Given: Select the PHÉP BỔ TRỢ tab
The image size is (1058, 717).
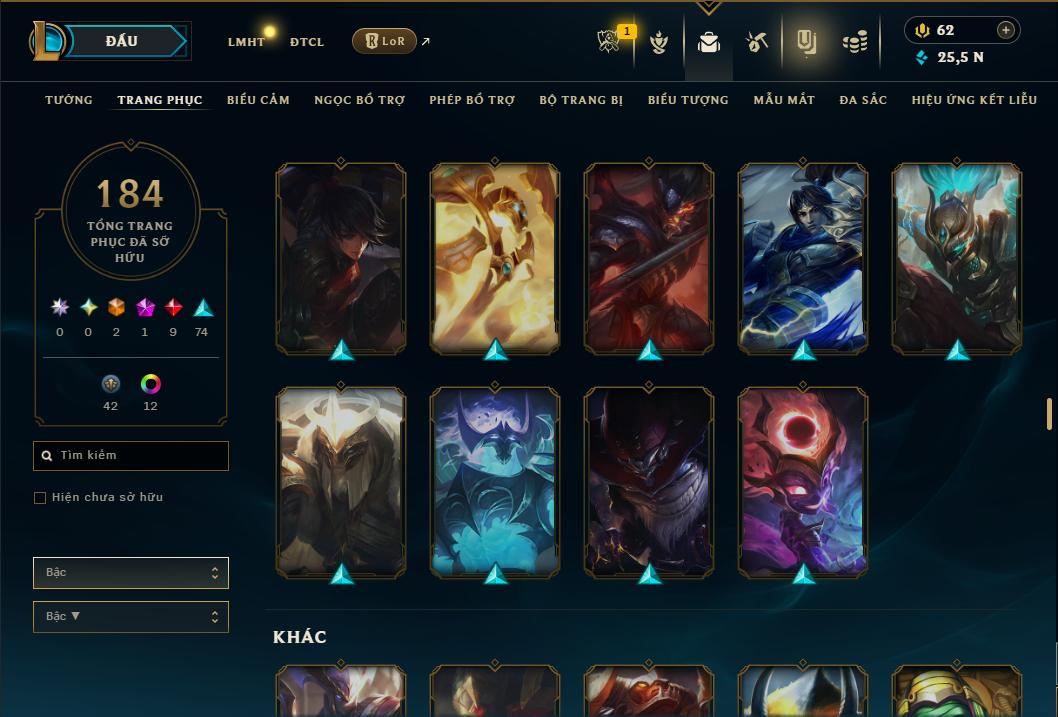Looking at the screenshot, I should [x=472, y=100].
